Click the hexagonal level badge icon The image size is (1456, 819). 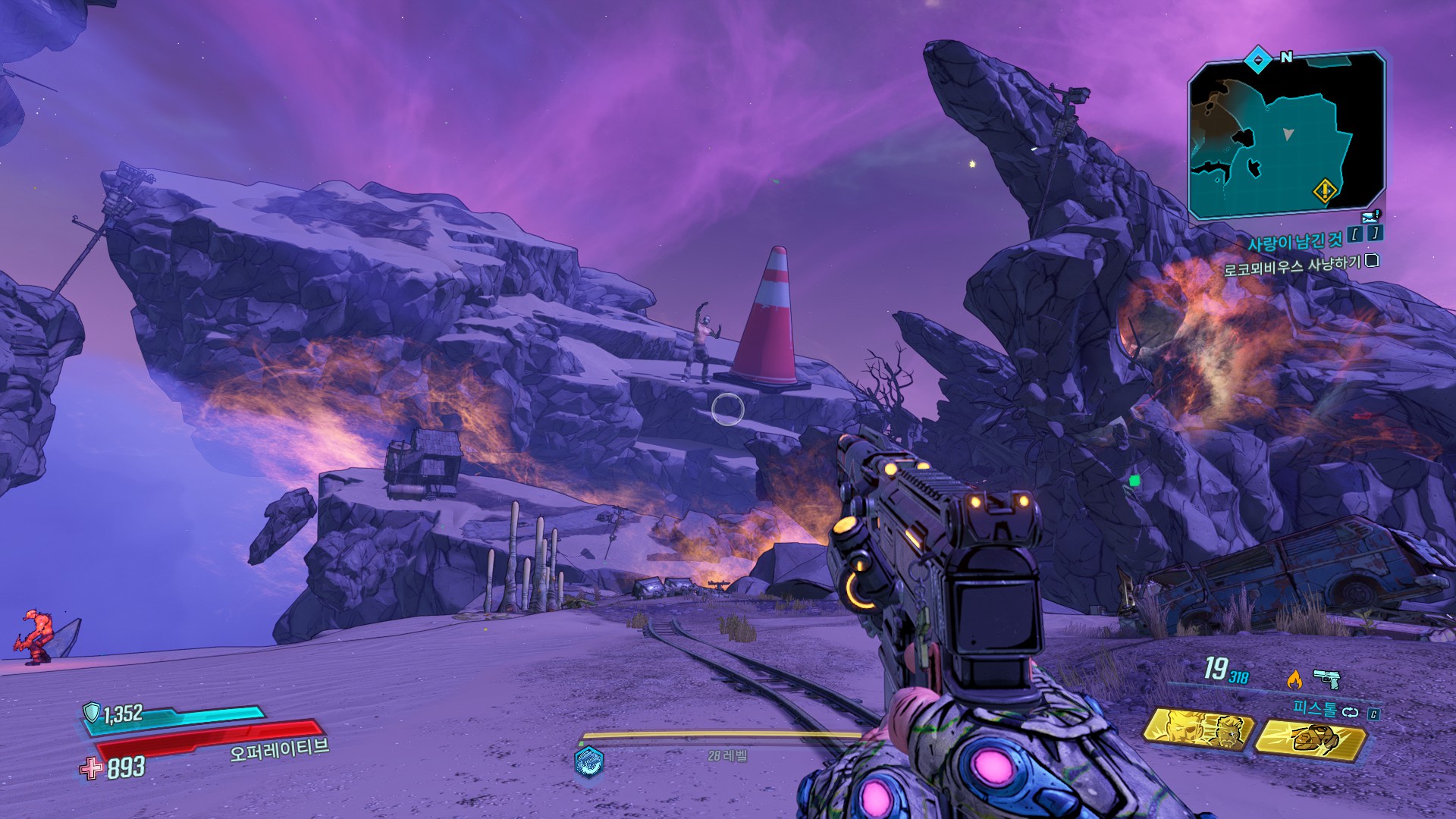coord(588,761)
